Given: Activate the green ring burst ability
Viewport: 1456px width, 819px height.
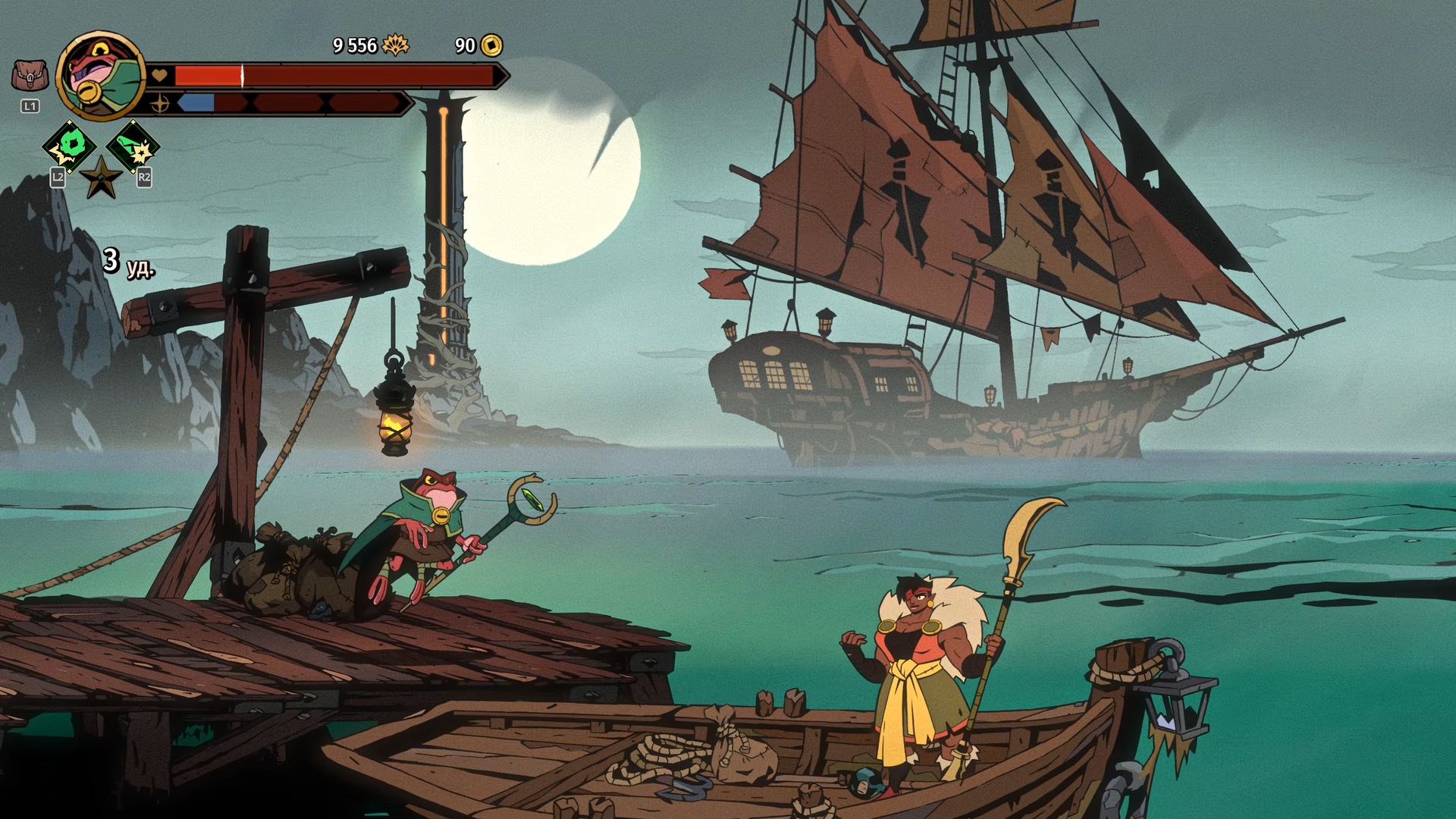Looking at the screenshot, I should (x=70, y=145).
